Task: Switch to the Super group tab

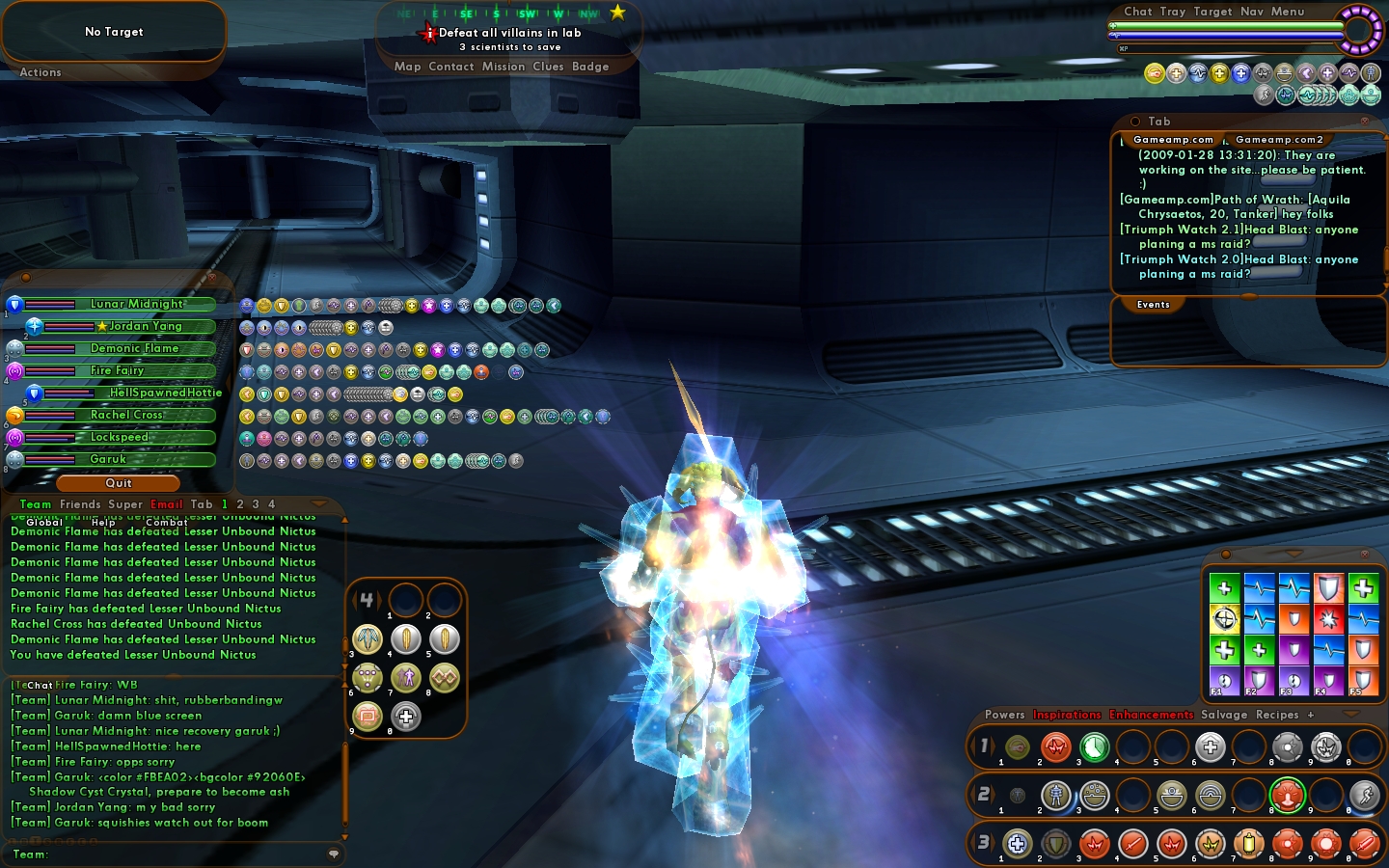Action: coord(125,504)
